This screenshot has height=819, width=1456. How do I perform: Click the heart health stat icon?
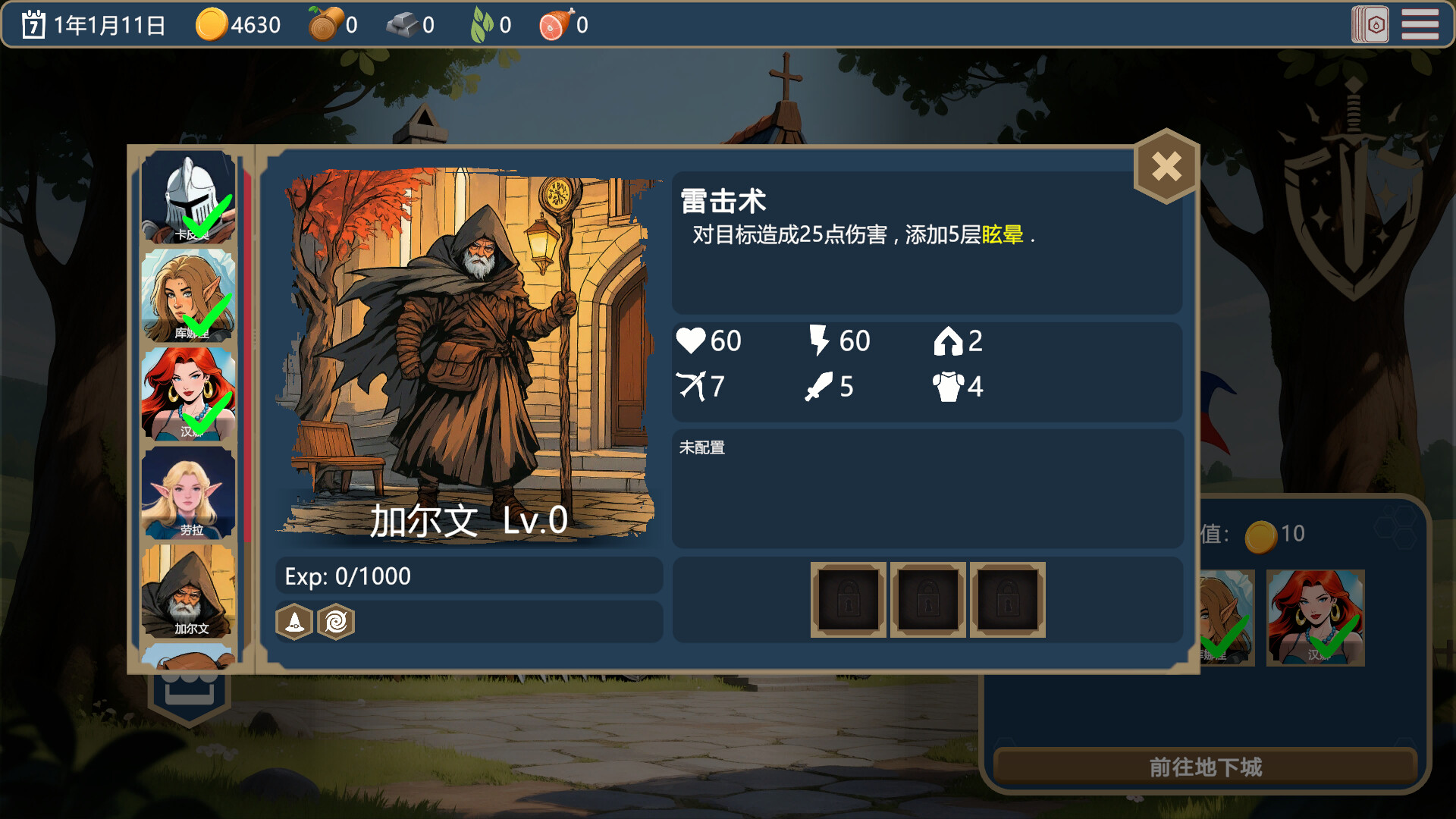coord(691,340)
